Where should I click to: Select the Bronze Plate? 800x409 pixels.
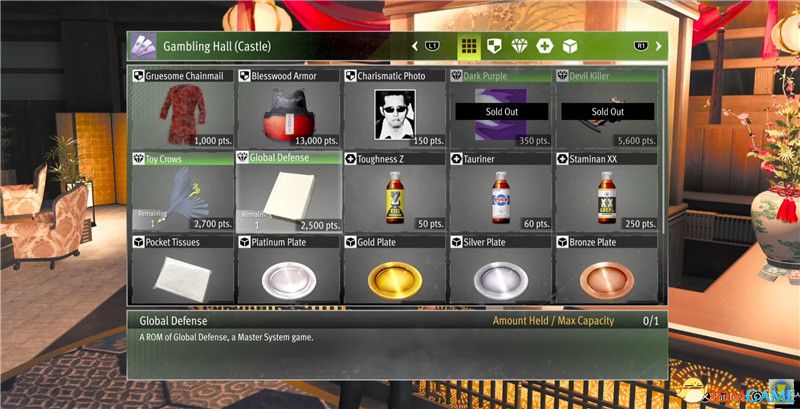pos(606,270)
